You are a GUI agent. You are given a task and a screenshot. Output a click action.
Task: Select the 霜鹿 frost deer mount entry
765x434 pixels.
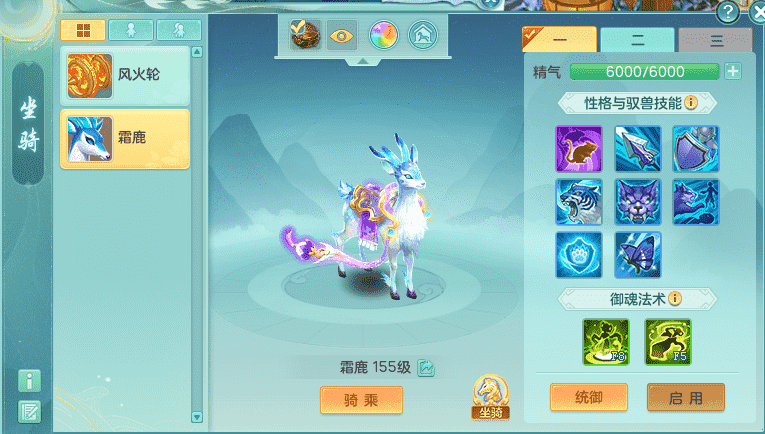(x=124, y=139)
